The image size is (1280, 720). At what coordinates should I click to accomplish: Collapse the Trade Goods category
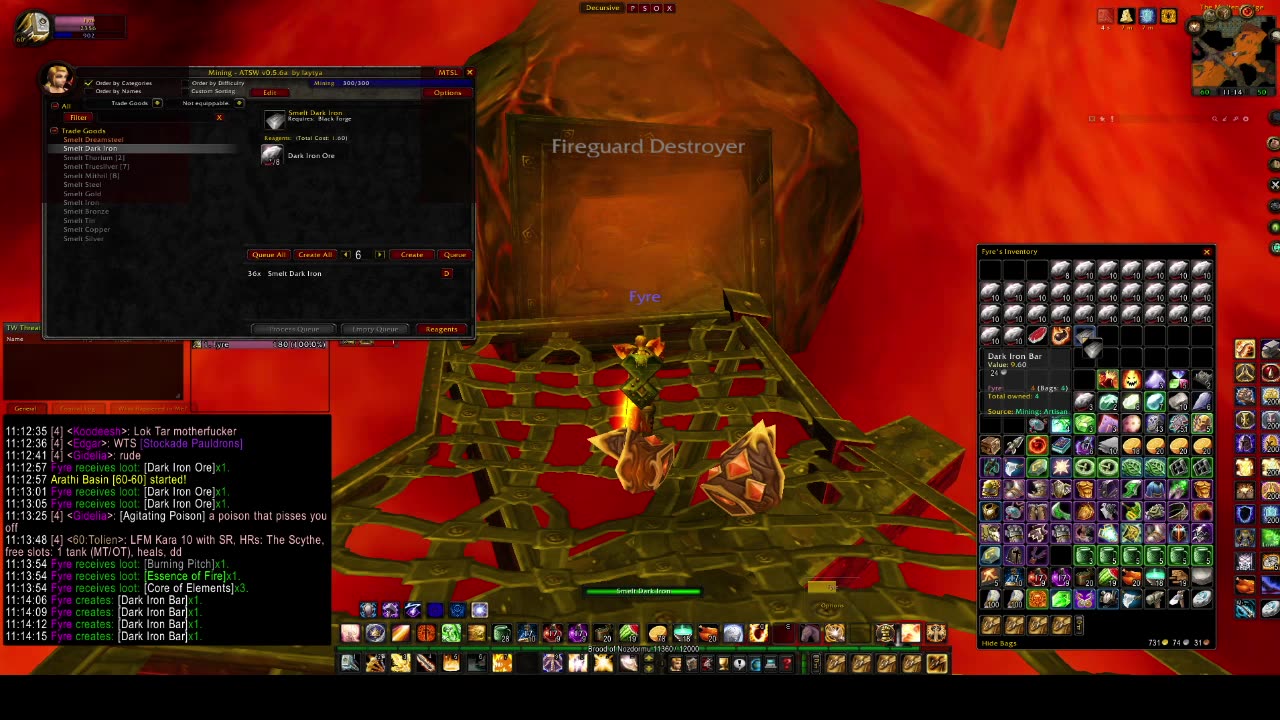point(54,131)
